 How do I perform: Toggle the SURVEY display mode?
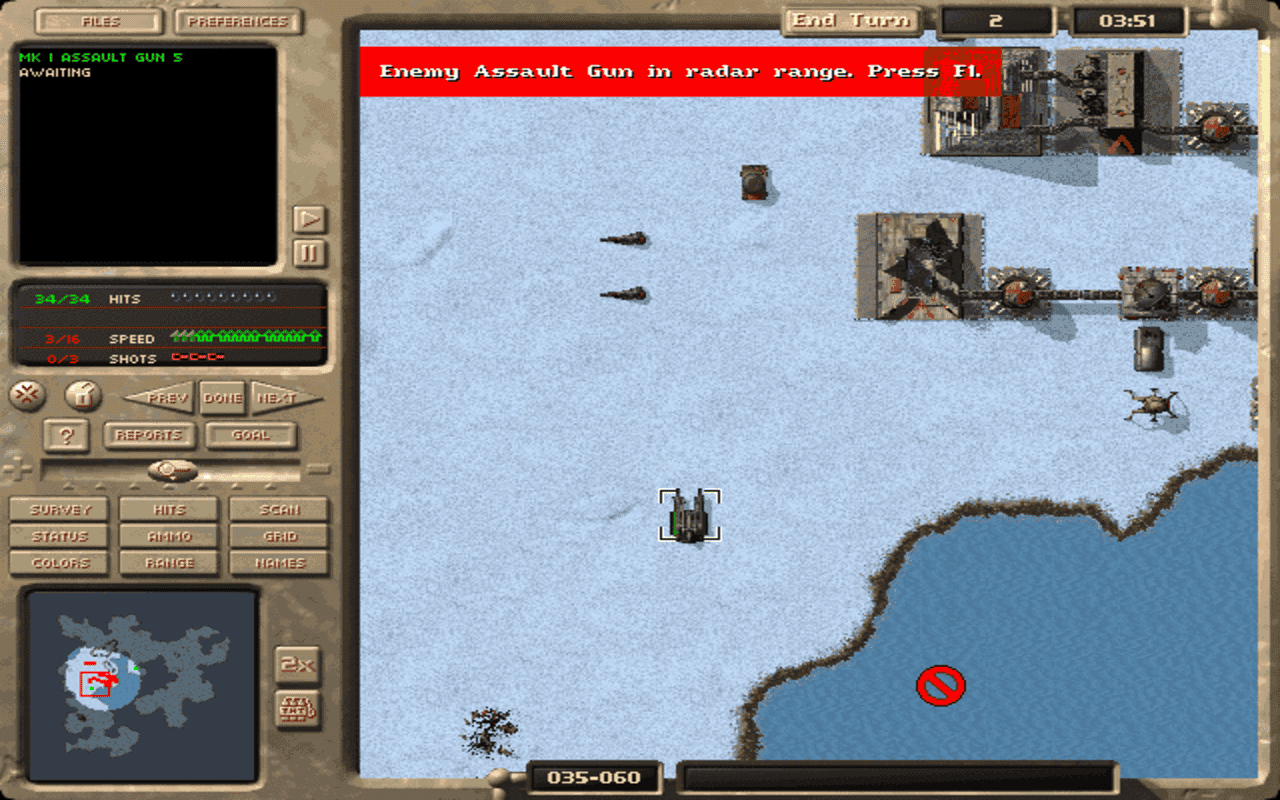[x=58, y=509]
